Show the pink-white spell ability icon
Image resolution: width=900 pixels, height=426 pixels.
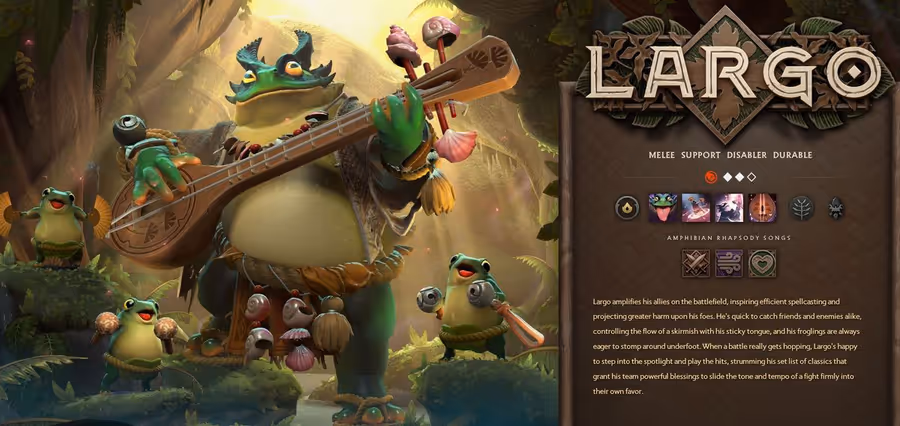point(729,207)
